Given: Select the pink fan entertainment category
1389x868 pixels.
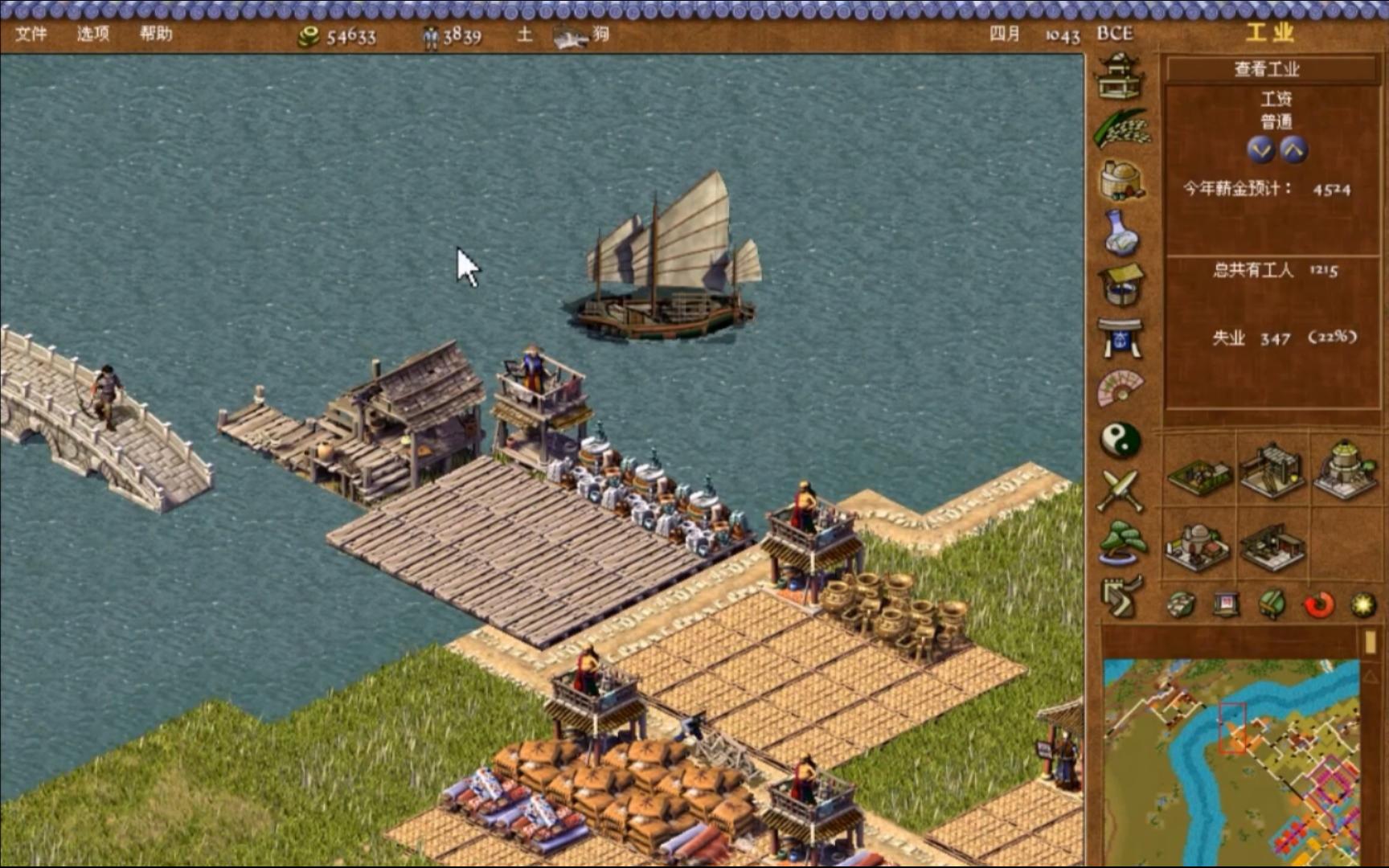Looking at the screenshot, I should coord(1121,388).
